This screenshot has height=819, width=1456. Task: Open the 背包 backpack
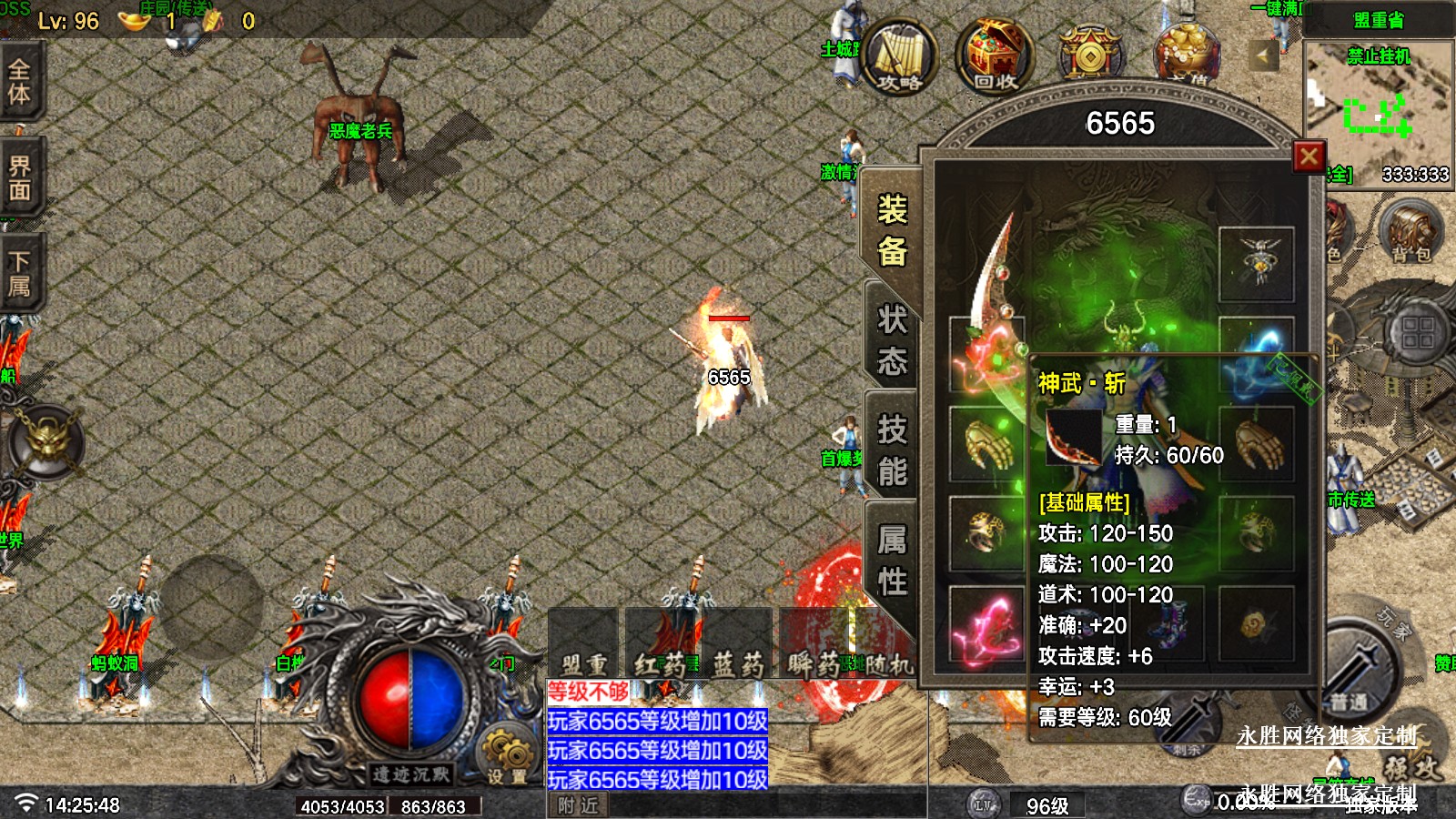(x=1410, y=232)
